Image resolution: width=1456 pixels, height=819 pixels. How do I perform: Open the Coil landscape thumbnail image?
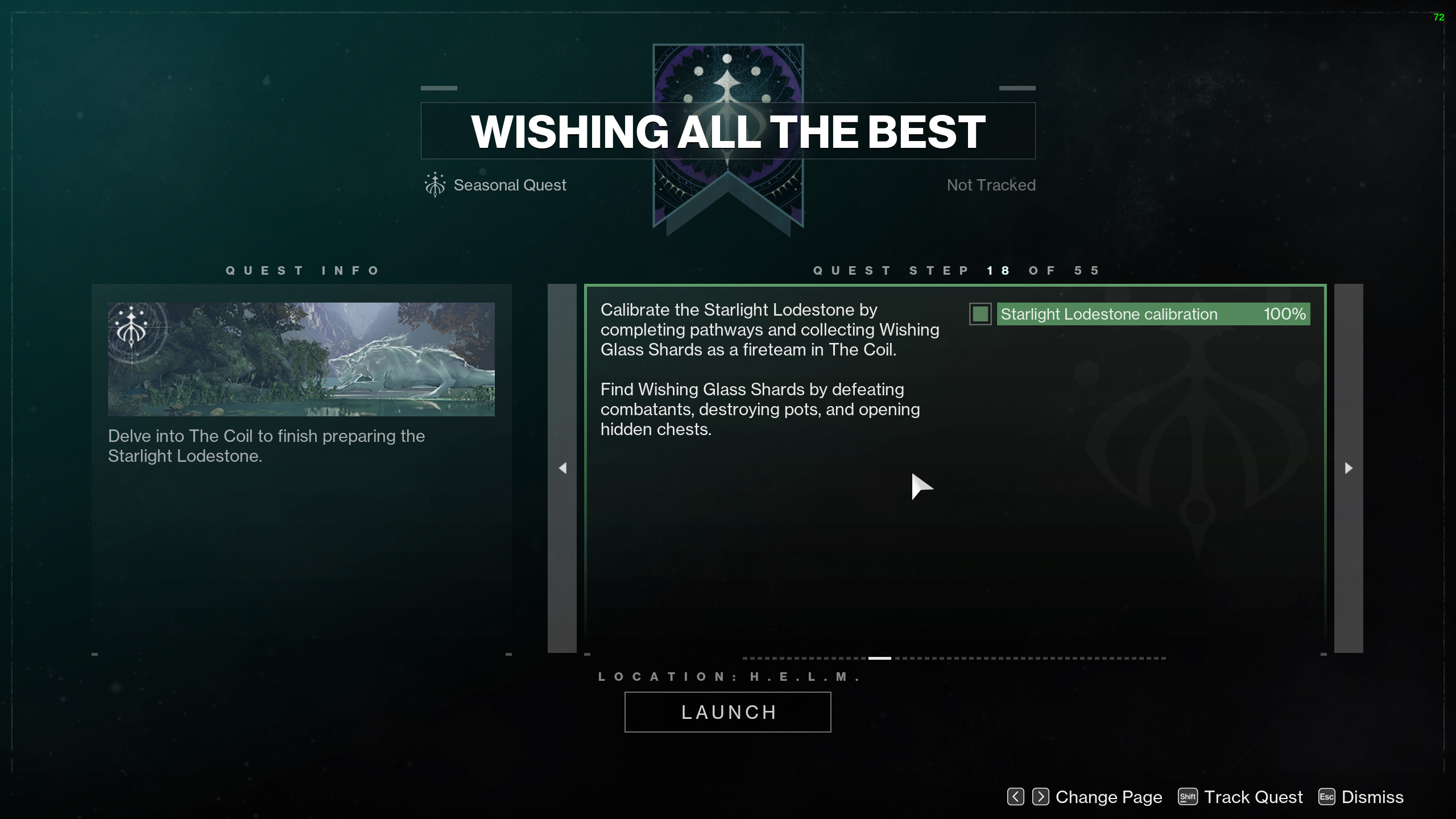(x=301, y=358)
